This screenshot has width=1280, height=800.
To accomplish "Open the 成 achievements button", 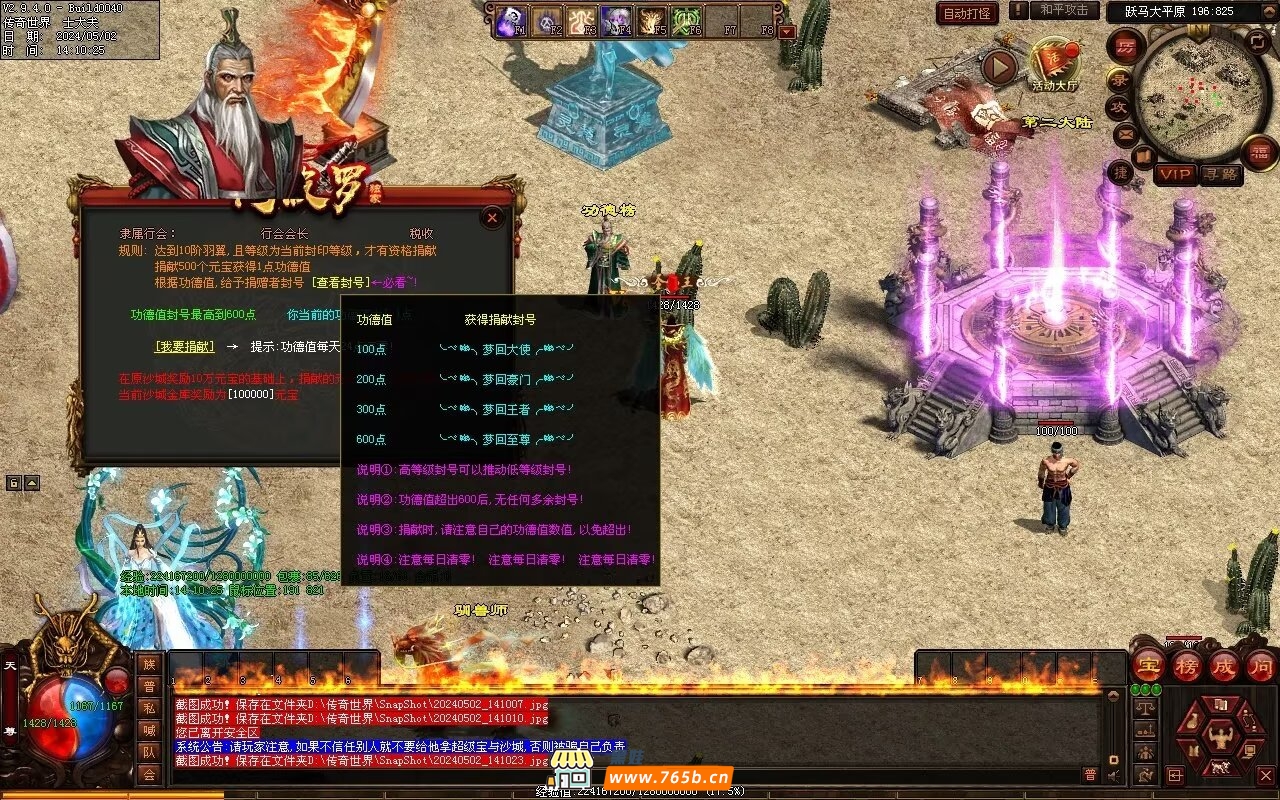I will [x=1224, y=665].
